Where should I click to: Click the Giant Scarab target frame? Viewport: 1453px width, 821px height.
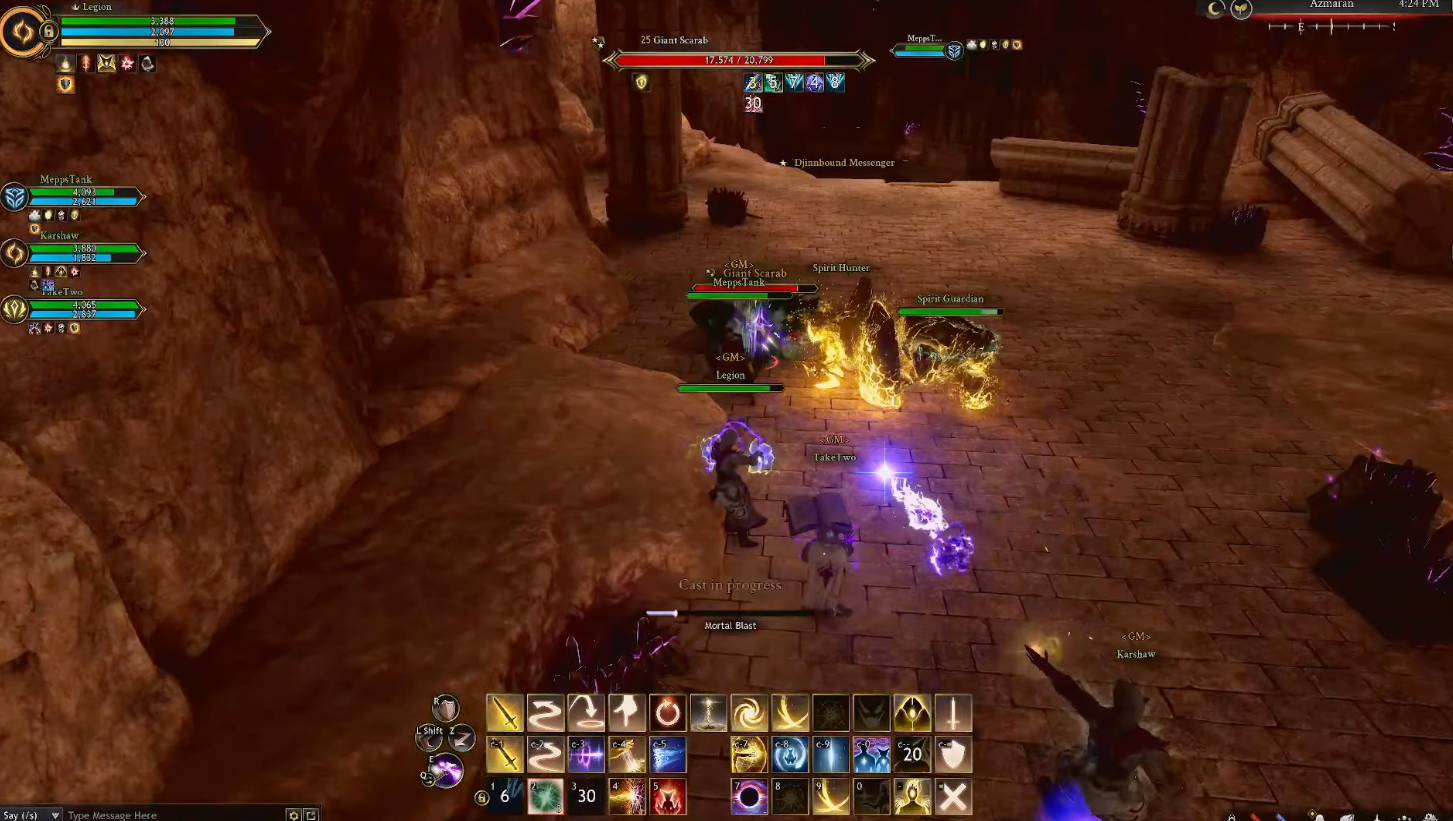point(738,60)
